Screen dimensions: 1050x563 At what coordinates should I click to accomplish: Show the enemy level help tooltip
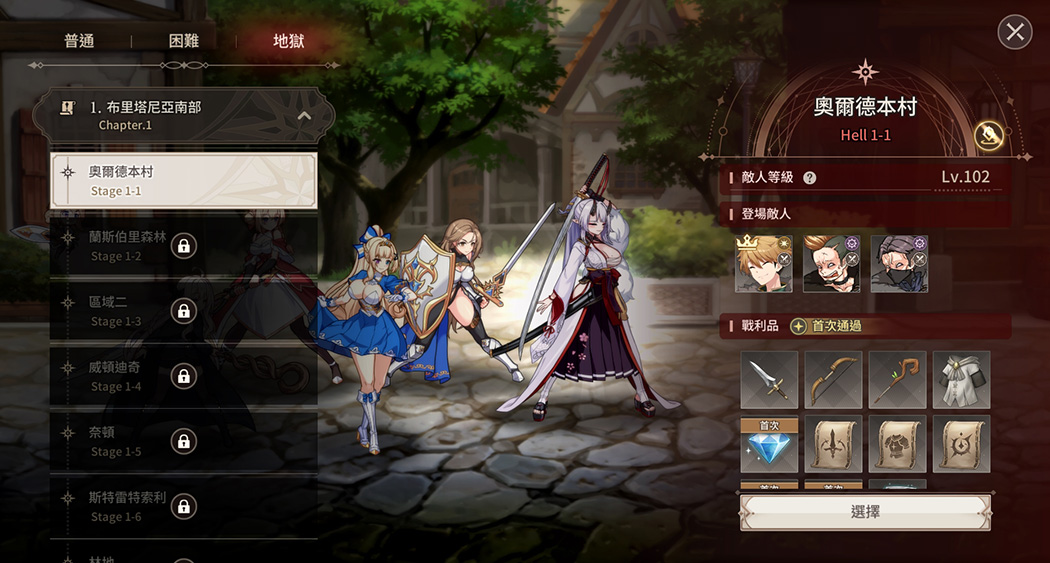(810, 178)
